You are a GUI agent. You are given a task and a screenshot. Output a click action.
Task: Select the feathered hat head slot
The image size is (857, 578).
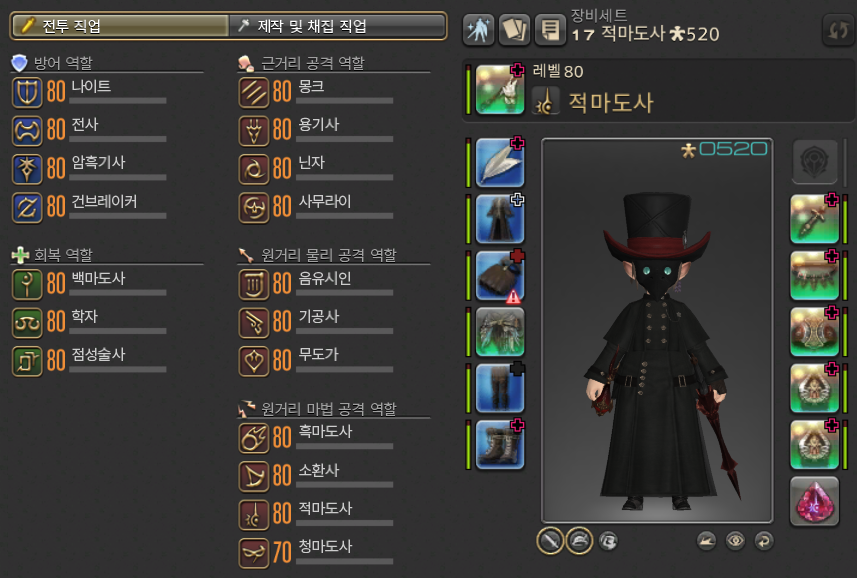pyautogui.click(x=499, y=162)
